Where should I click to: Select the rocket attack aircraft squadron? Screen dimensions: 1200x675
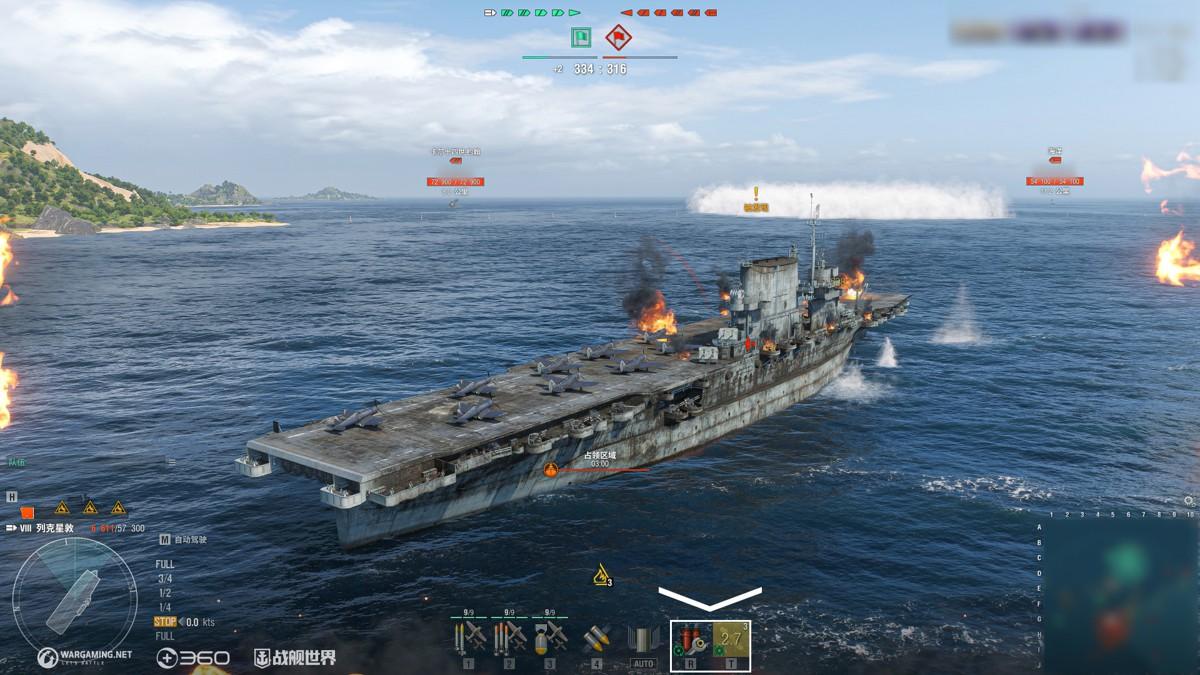[468, 637]
